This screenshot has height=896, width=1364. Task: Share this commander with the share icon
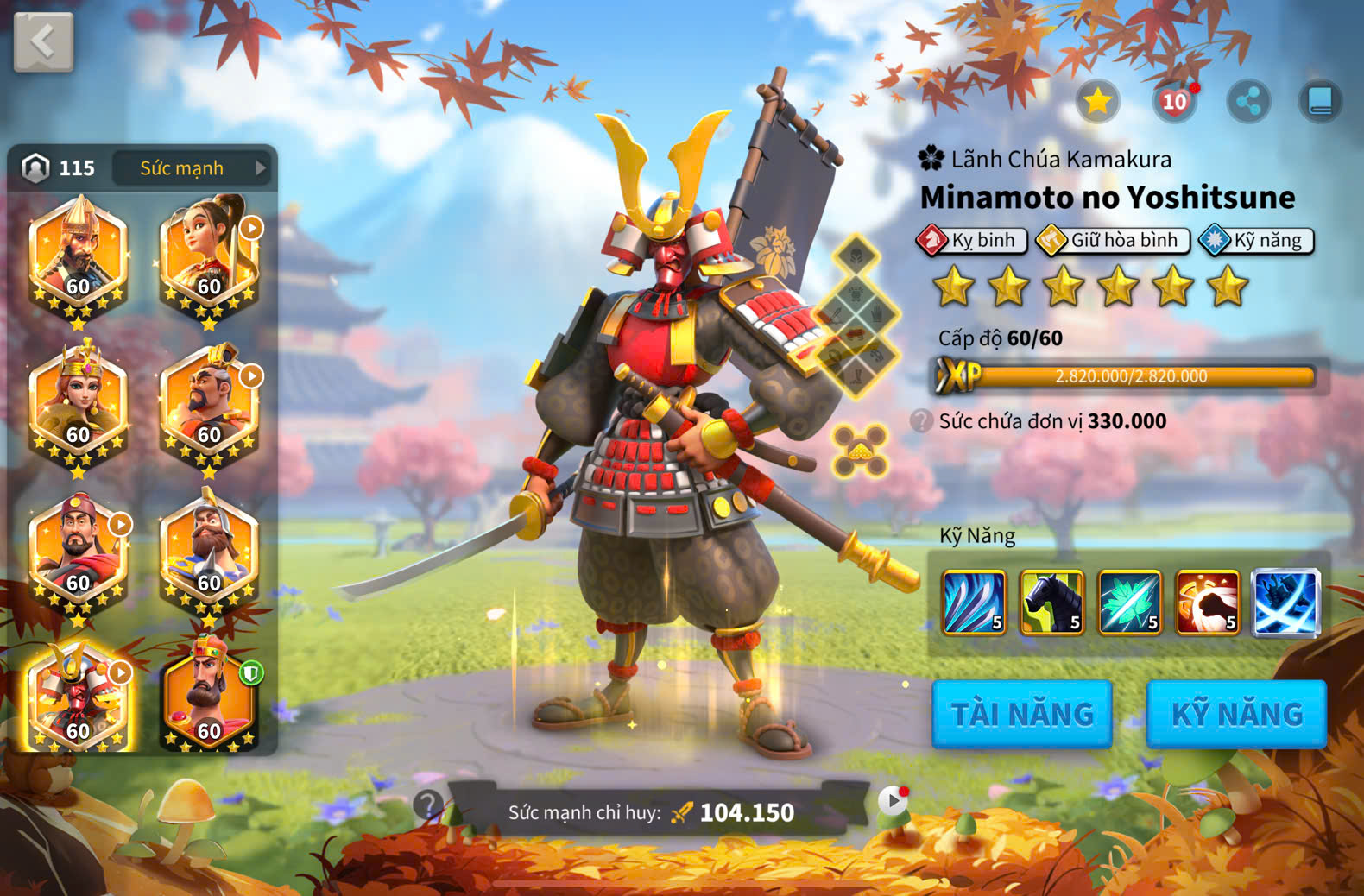1248,102
